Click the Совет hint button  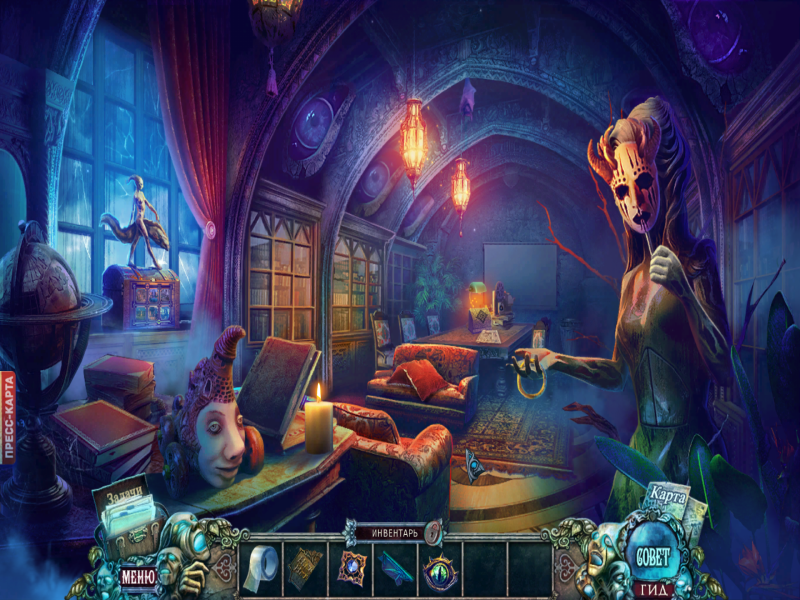[650, 556]
